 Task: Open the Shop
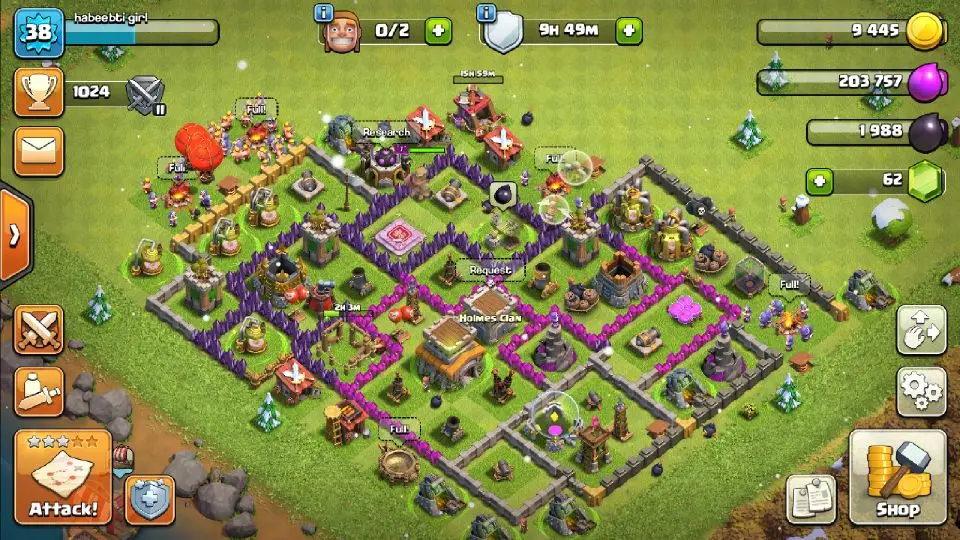(897, 478)
